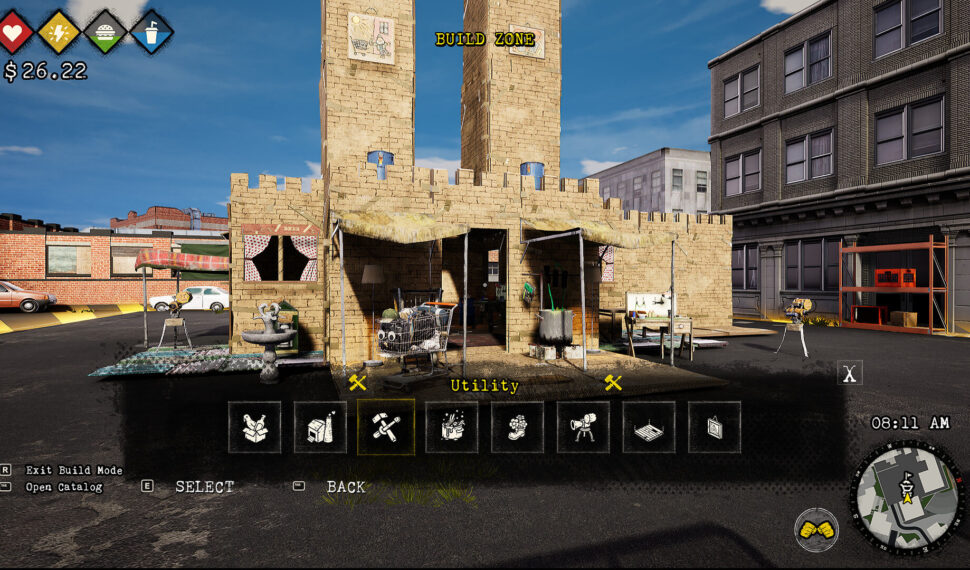Activate the yellow fists icon

(x=816, y=530)
